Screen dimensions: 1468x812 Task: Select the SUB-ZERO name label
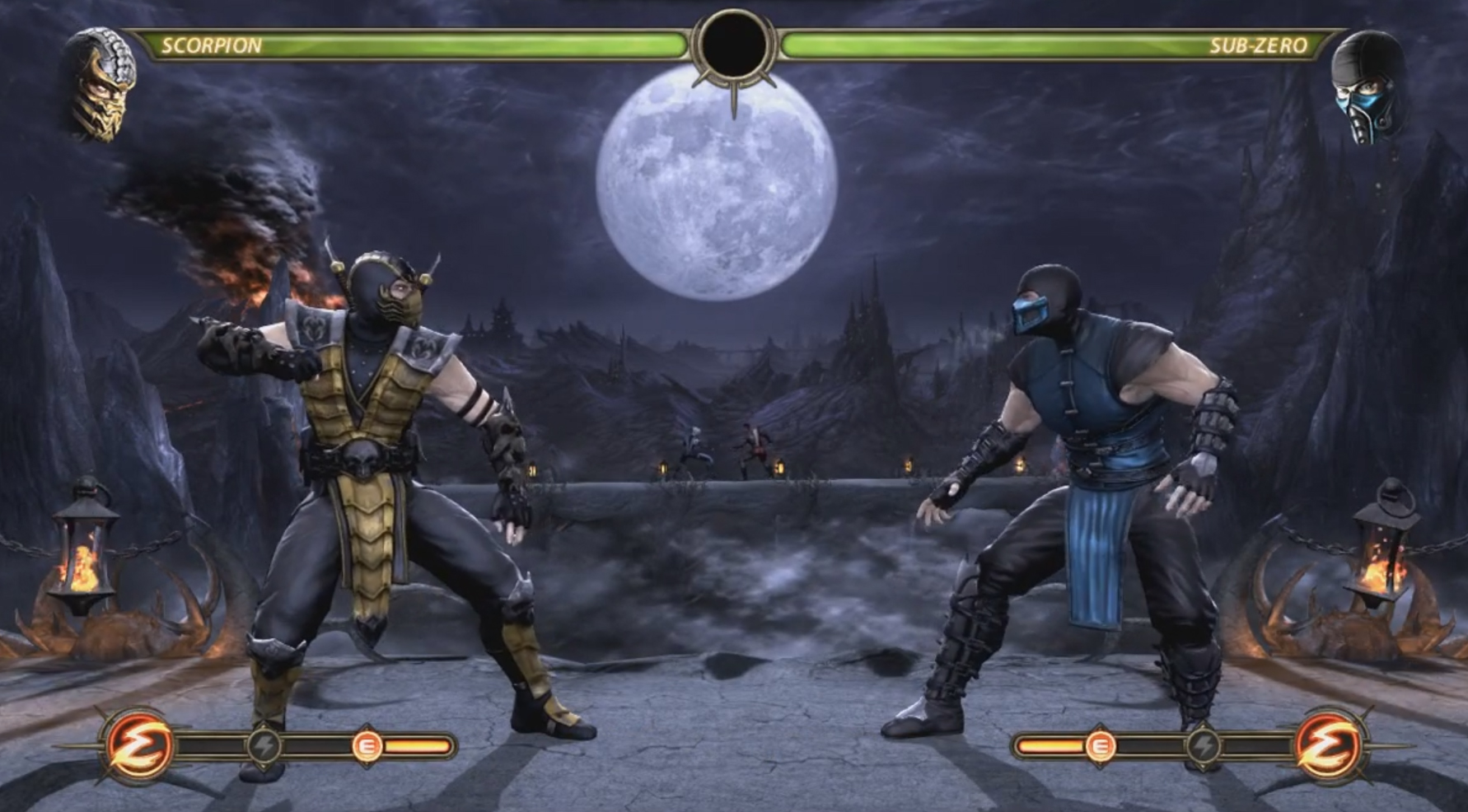(x=1261, y=45)
